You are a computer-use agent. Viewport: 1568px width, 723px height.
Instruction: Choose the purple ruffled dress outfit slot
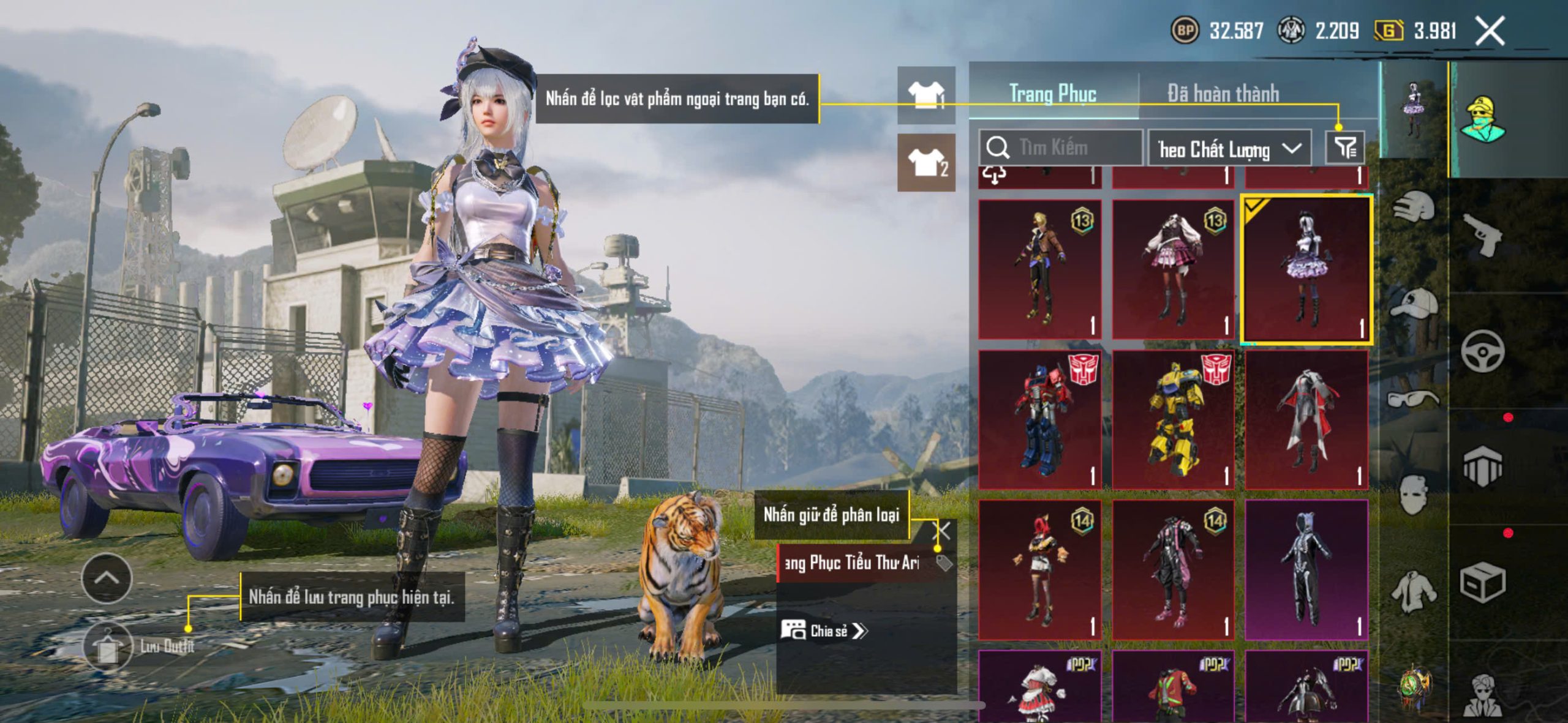[1306, 269]
